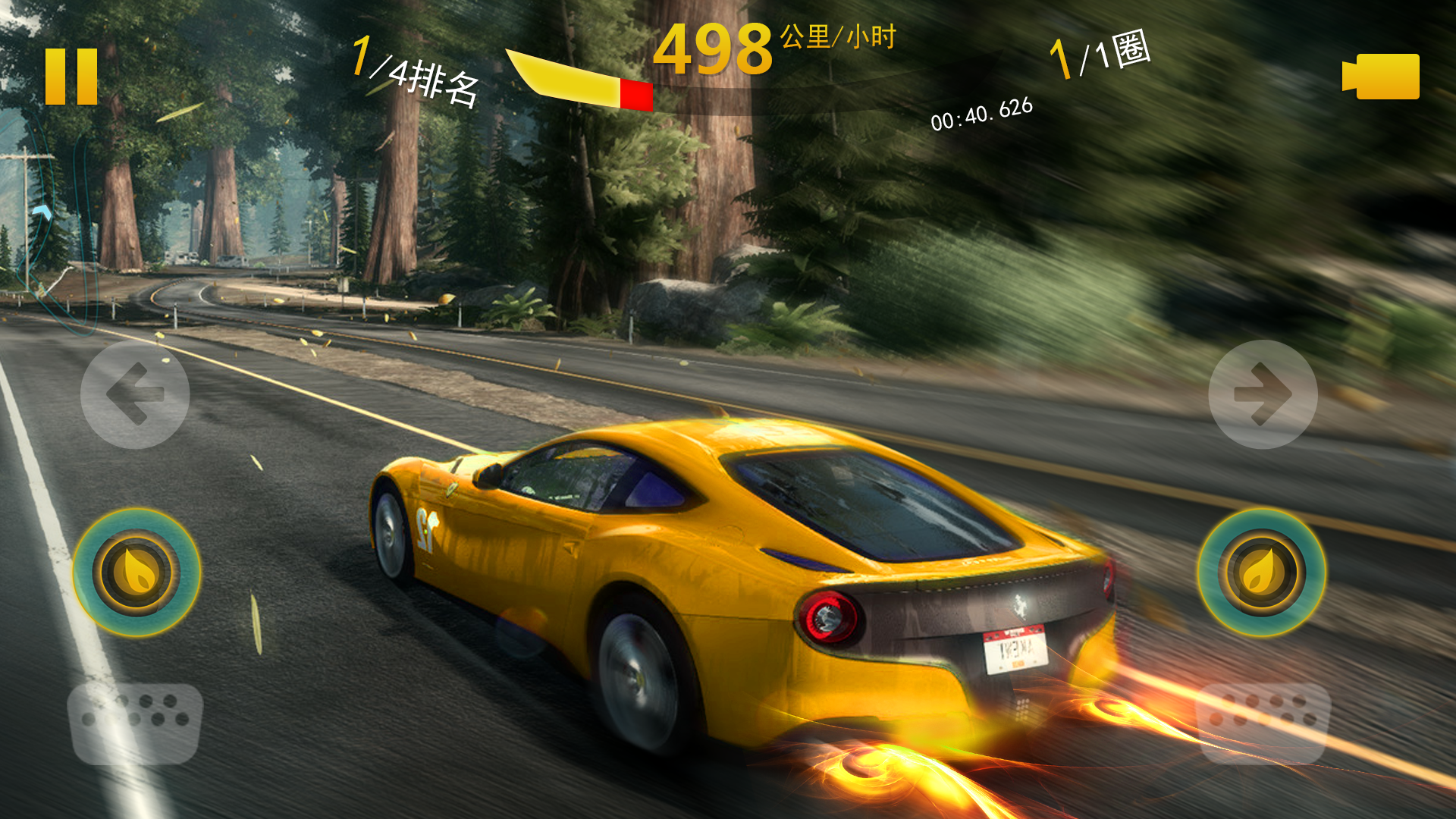Steer left using the left arrow control
Viewport: 1456px width, 819px height.
pos(135,393)
